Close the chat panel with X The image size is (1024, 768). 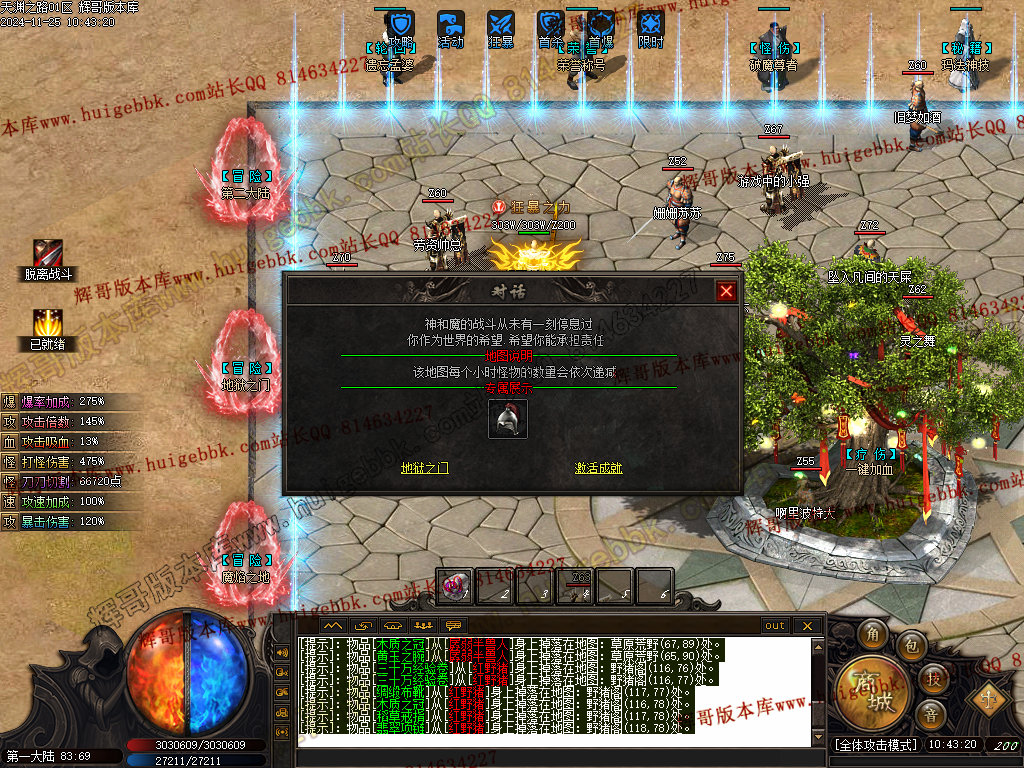807,626
